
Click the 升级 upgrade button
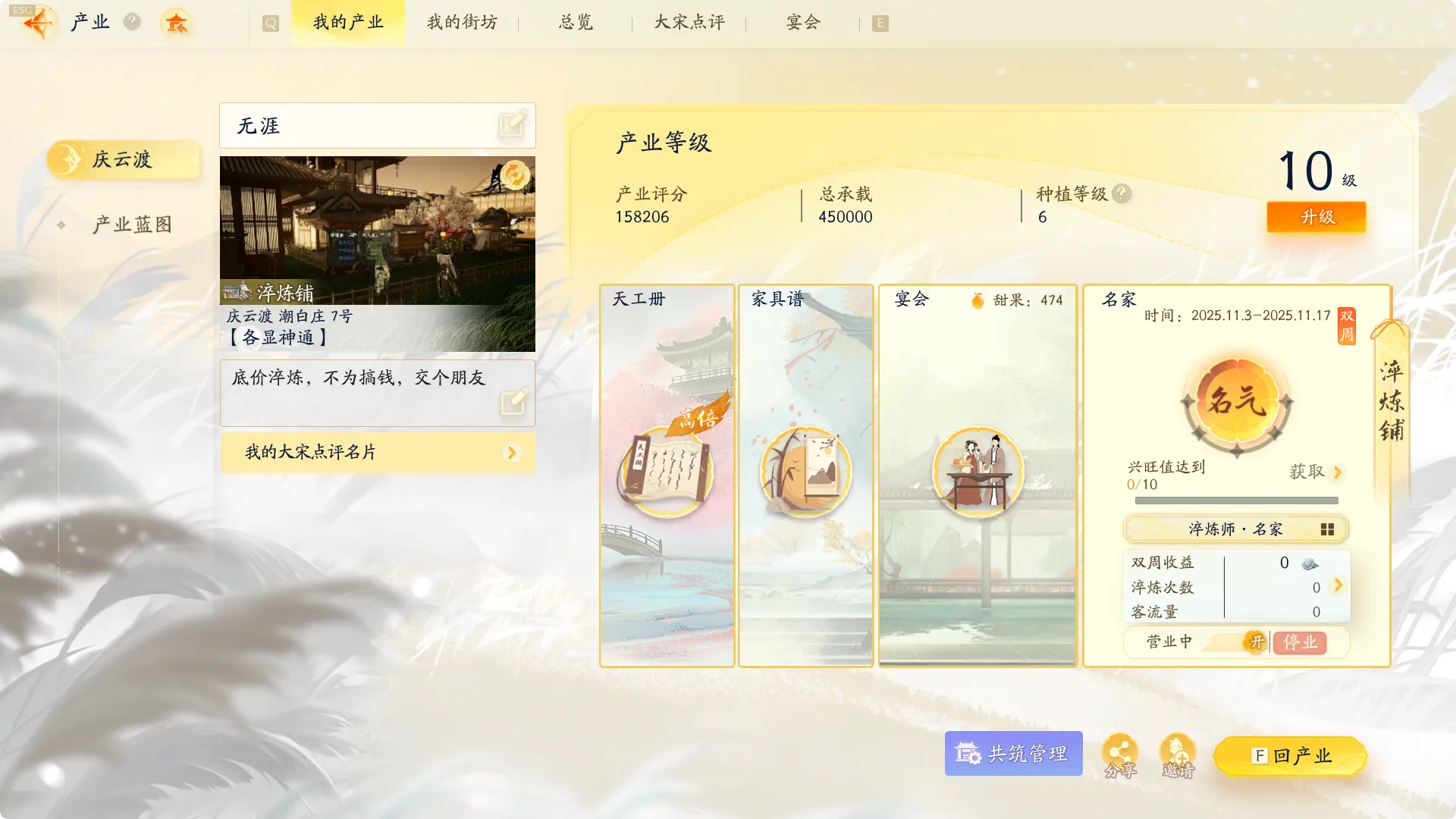pos(1316,217)
